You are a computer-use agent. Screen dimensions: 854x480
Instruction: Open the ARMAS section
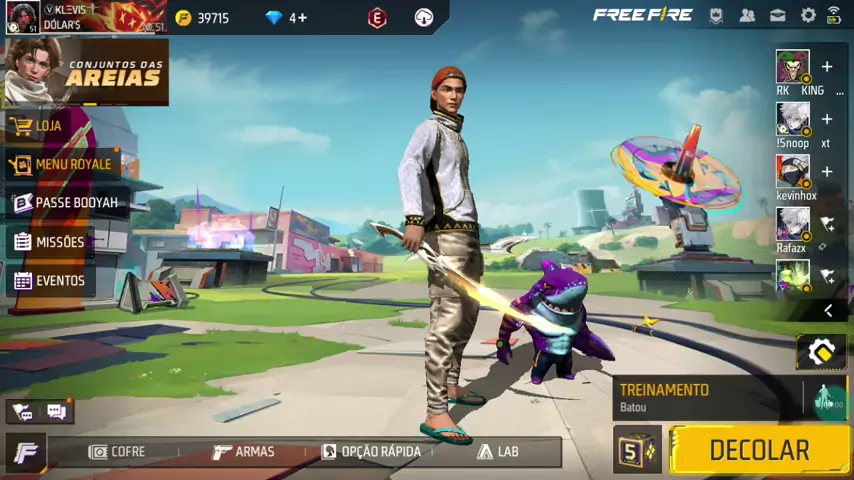pos(243,452)
